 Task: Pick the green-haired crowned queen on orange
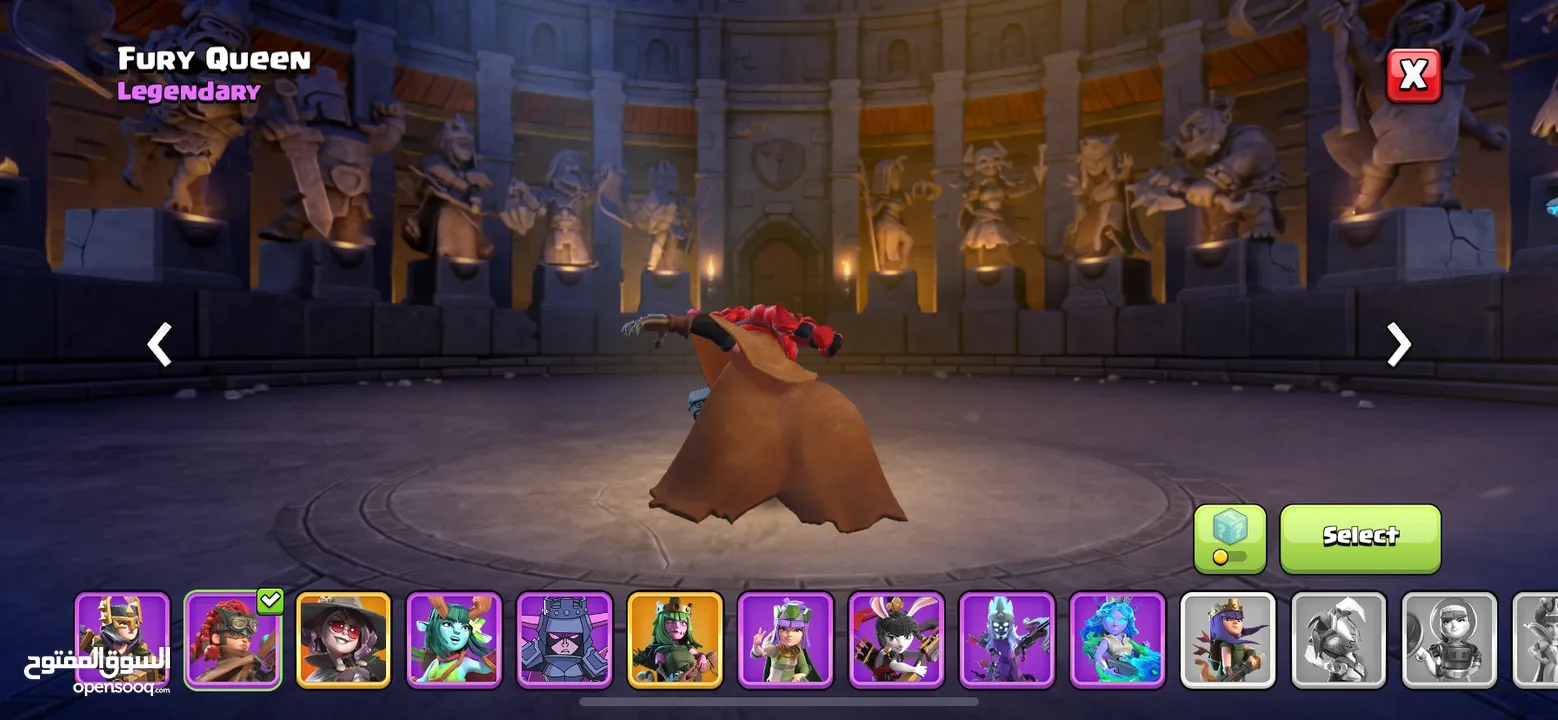(x=675, y=640)
